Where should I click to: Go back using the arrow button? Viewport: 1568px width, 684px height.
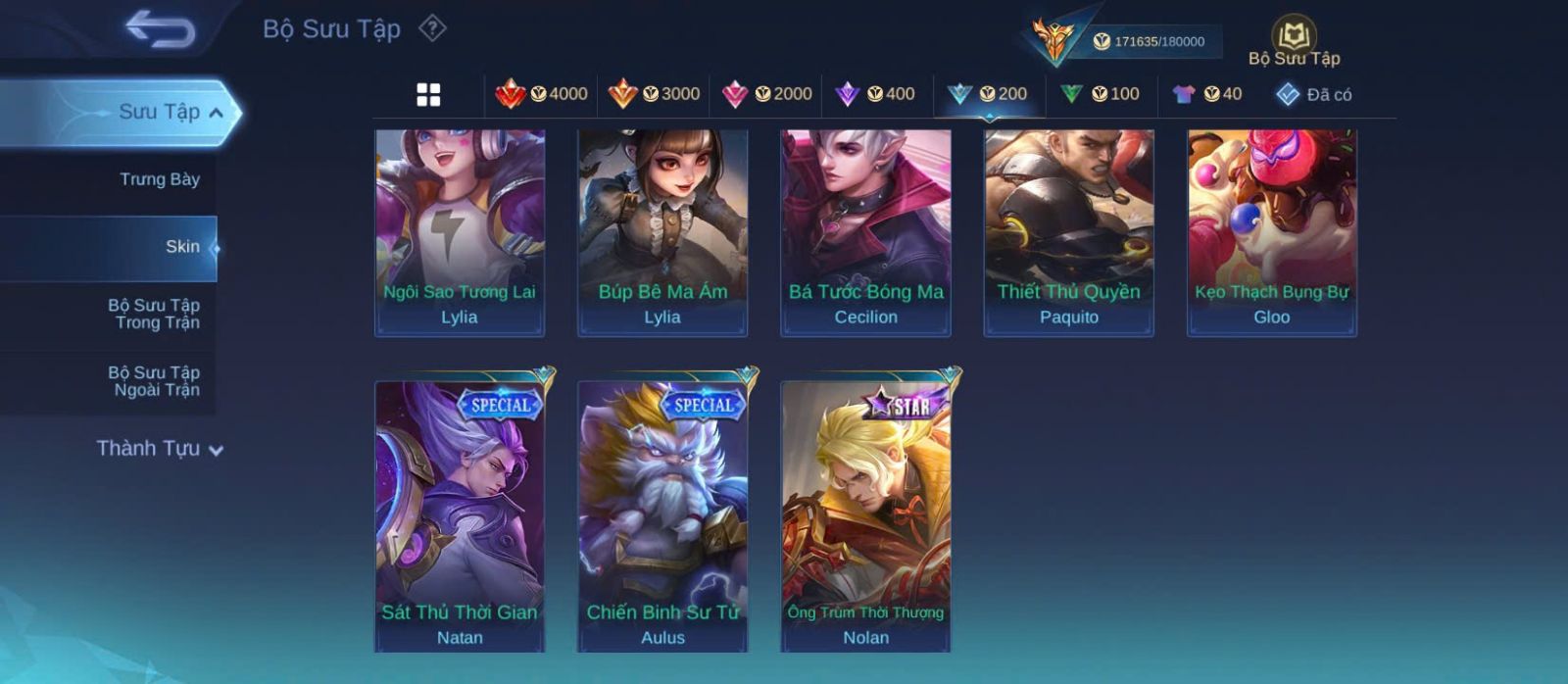pos(160,28)
